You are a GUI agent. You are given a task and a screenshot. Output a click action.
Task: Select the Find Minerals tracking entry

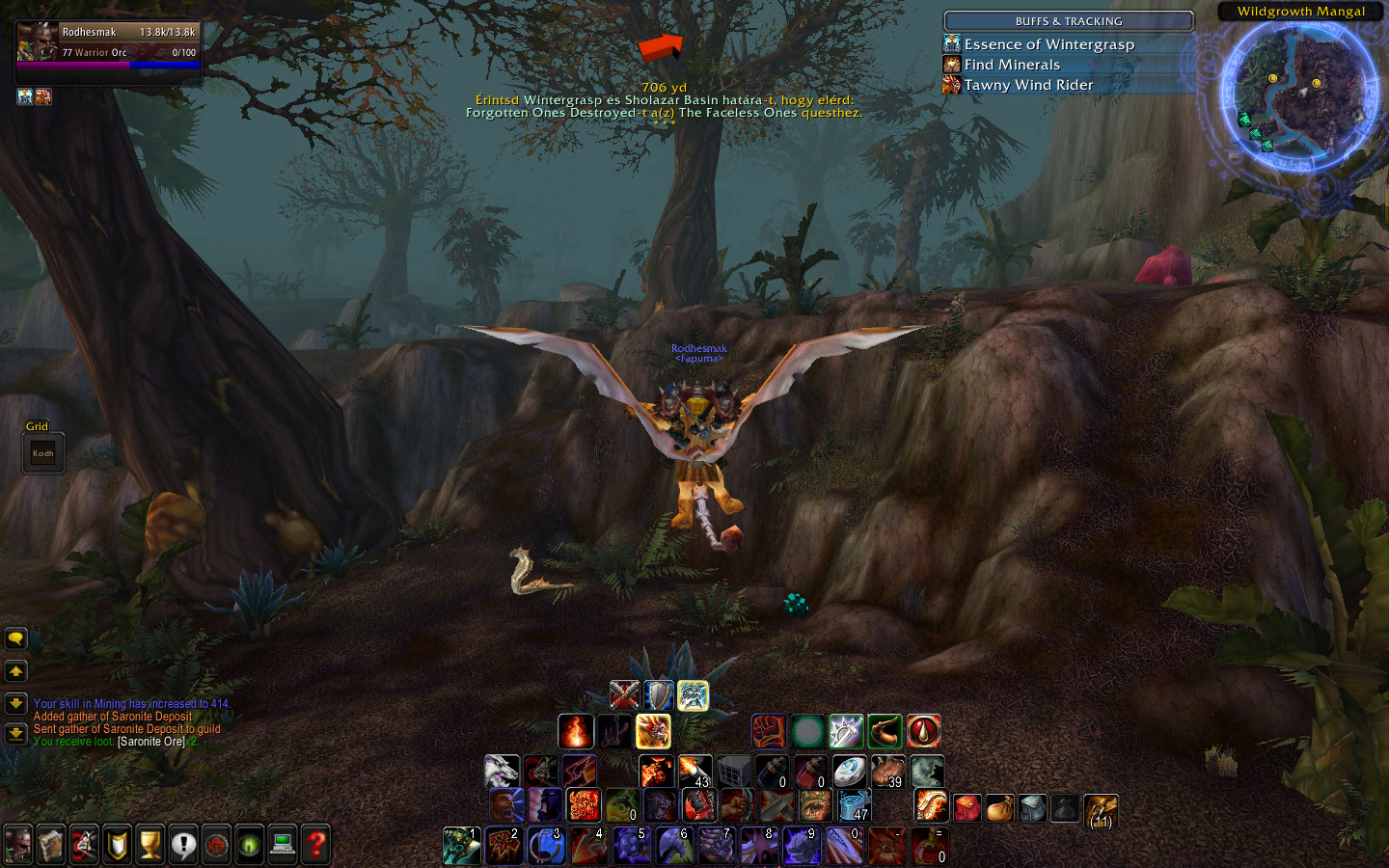coord(1012,65)
